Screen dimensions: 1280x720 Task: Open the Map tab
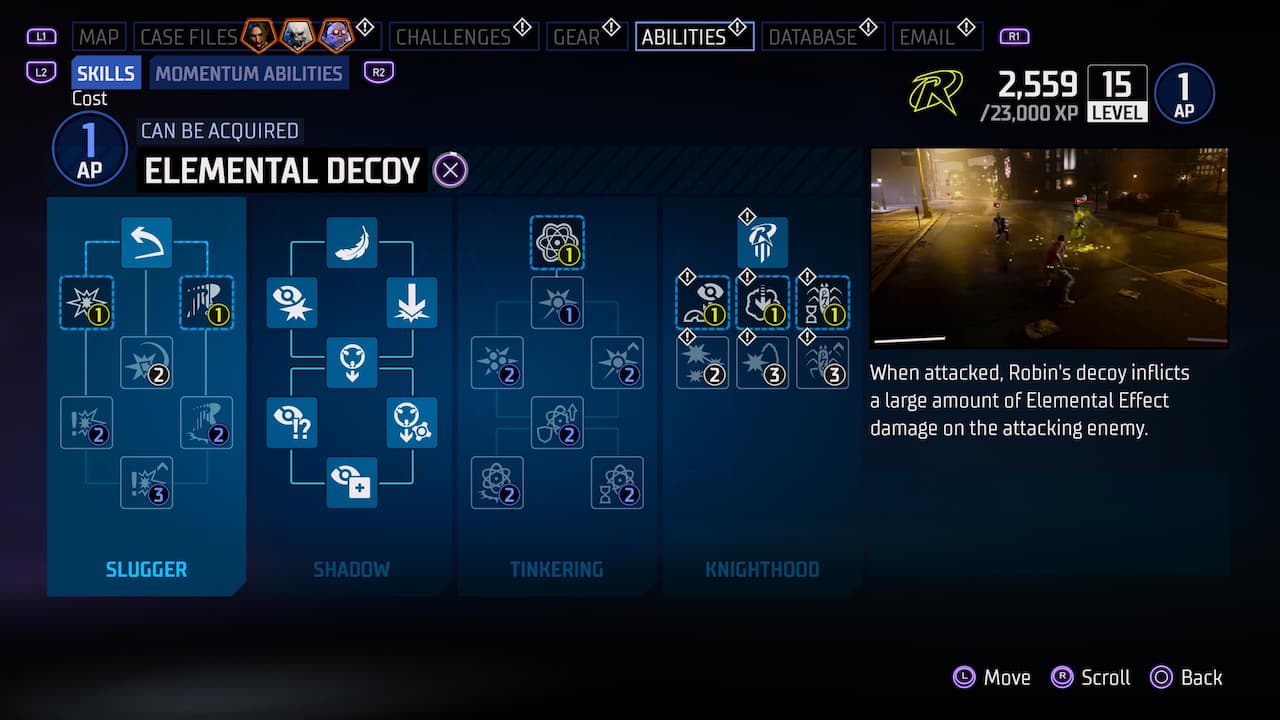(98, 37)
